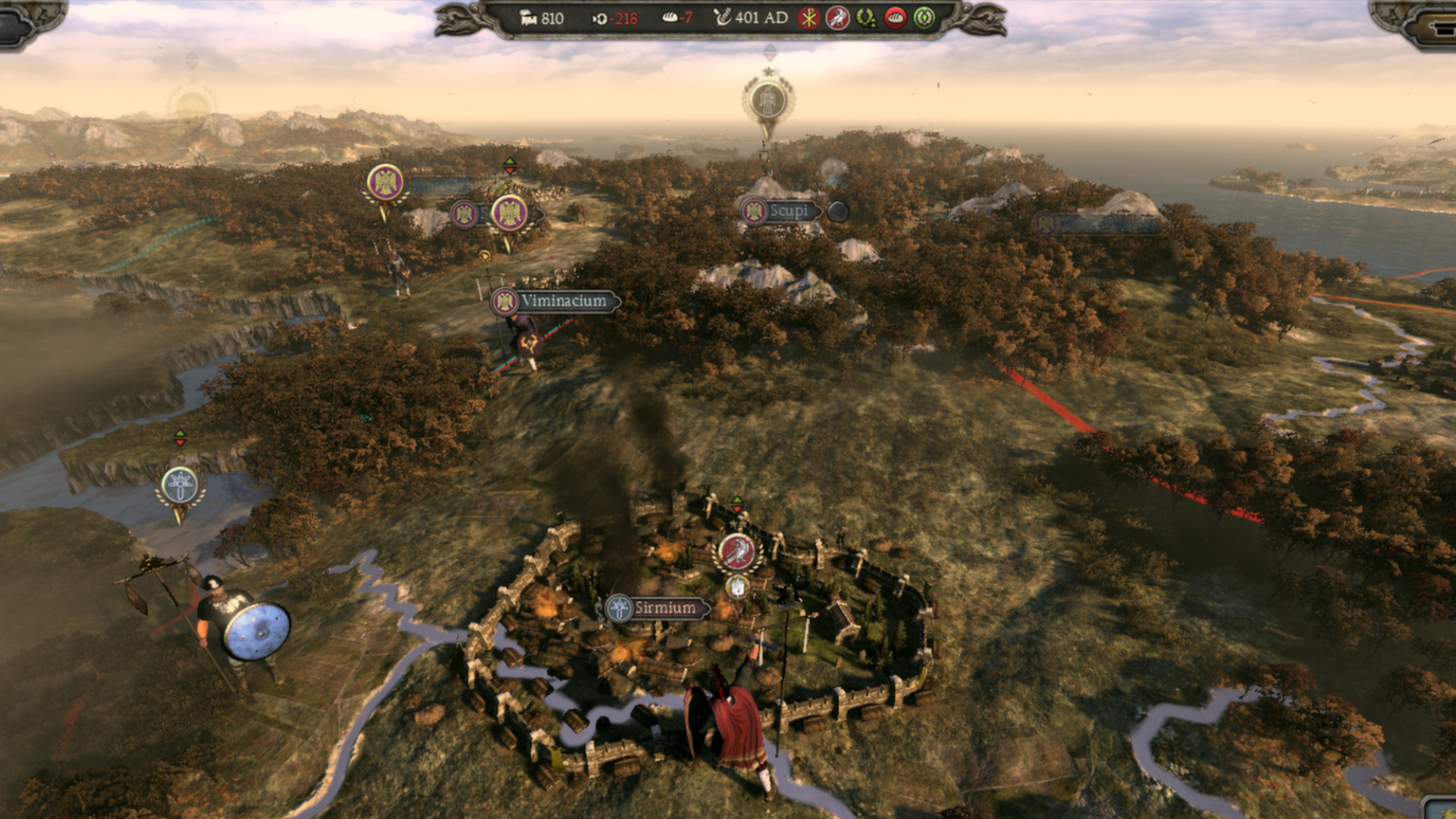1456x819 pixels.
Task: Open the religion panel via Chi-Rho icon
Action: [807, 17]
